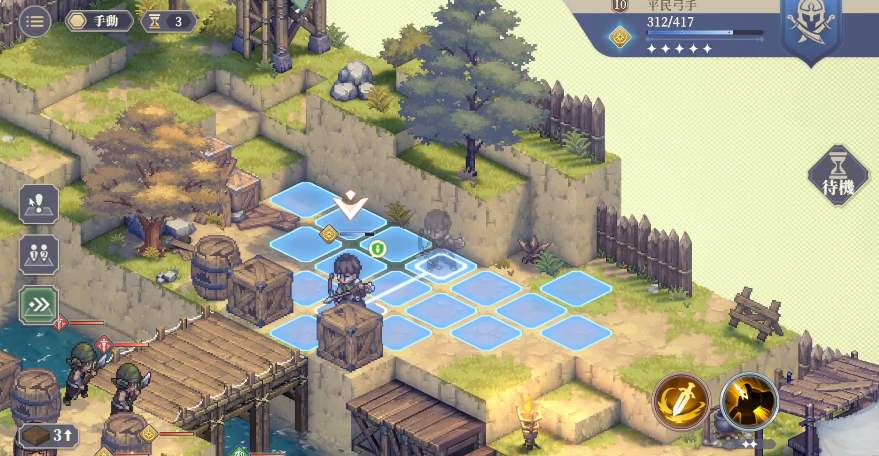Viewport: 879px width, 456px height.
Task: Select the cursor tile info button
Action: coord(39,205)
